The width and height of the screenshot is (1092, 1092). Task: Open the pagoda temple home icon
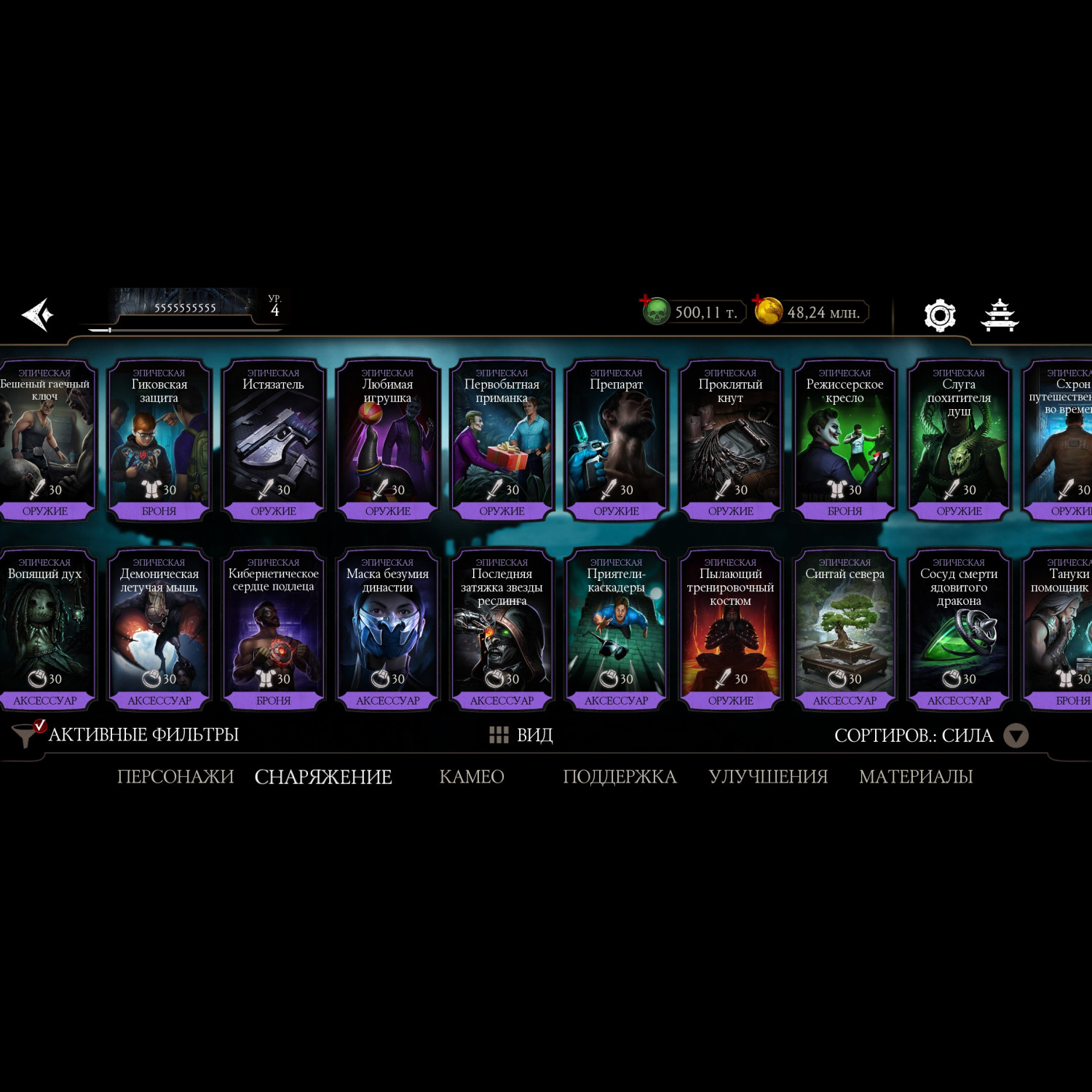(x=1000, y=315)
